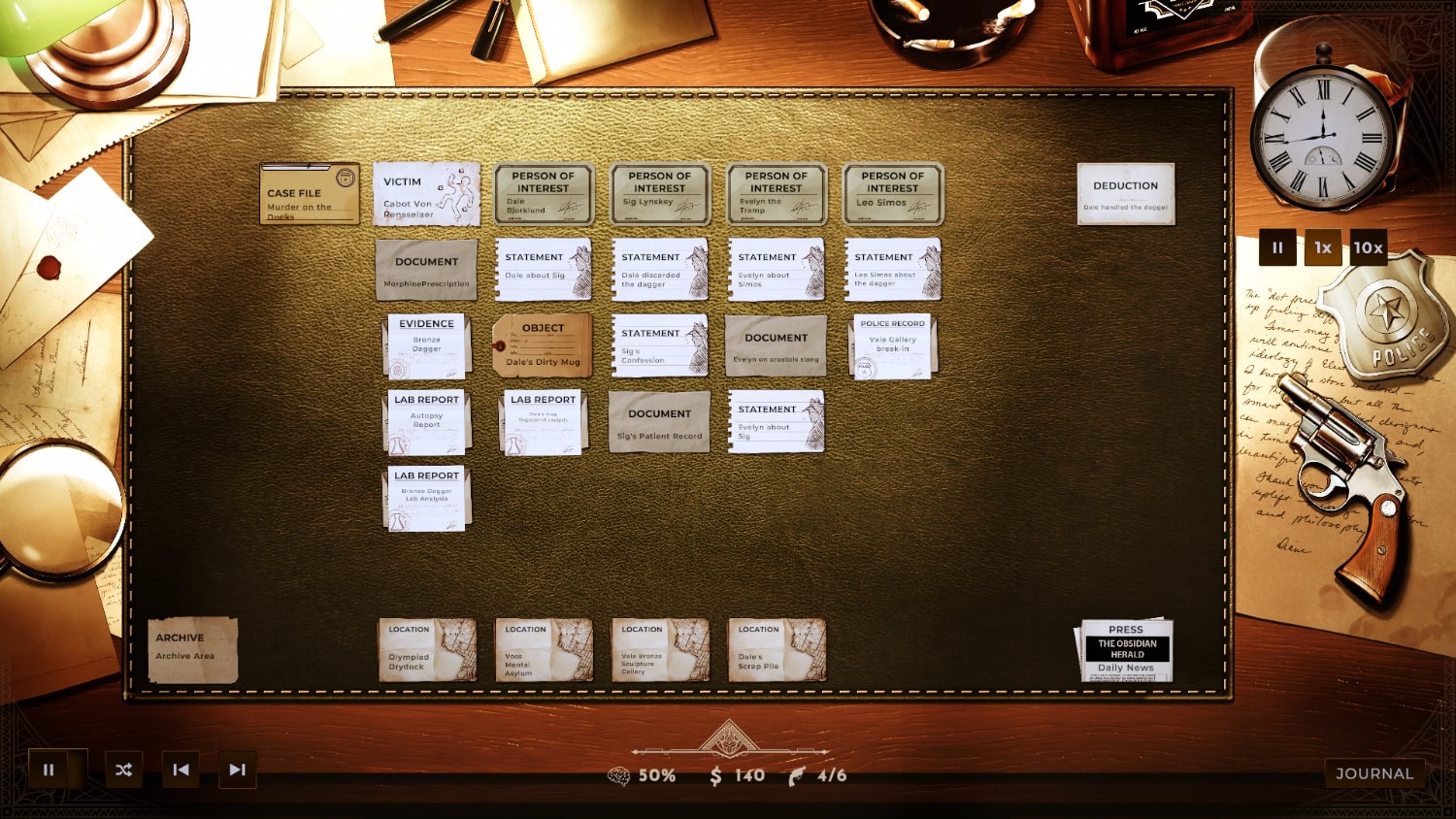The height and width of the screenshot is (819, 1456).
Task: Select the deduction 'Dale handled the dagger'
Action: (1125, 192)
